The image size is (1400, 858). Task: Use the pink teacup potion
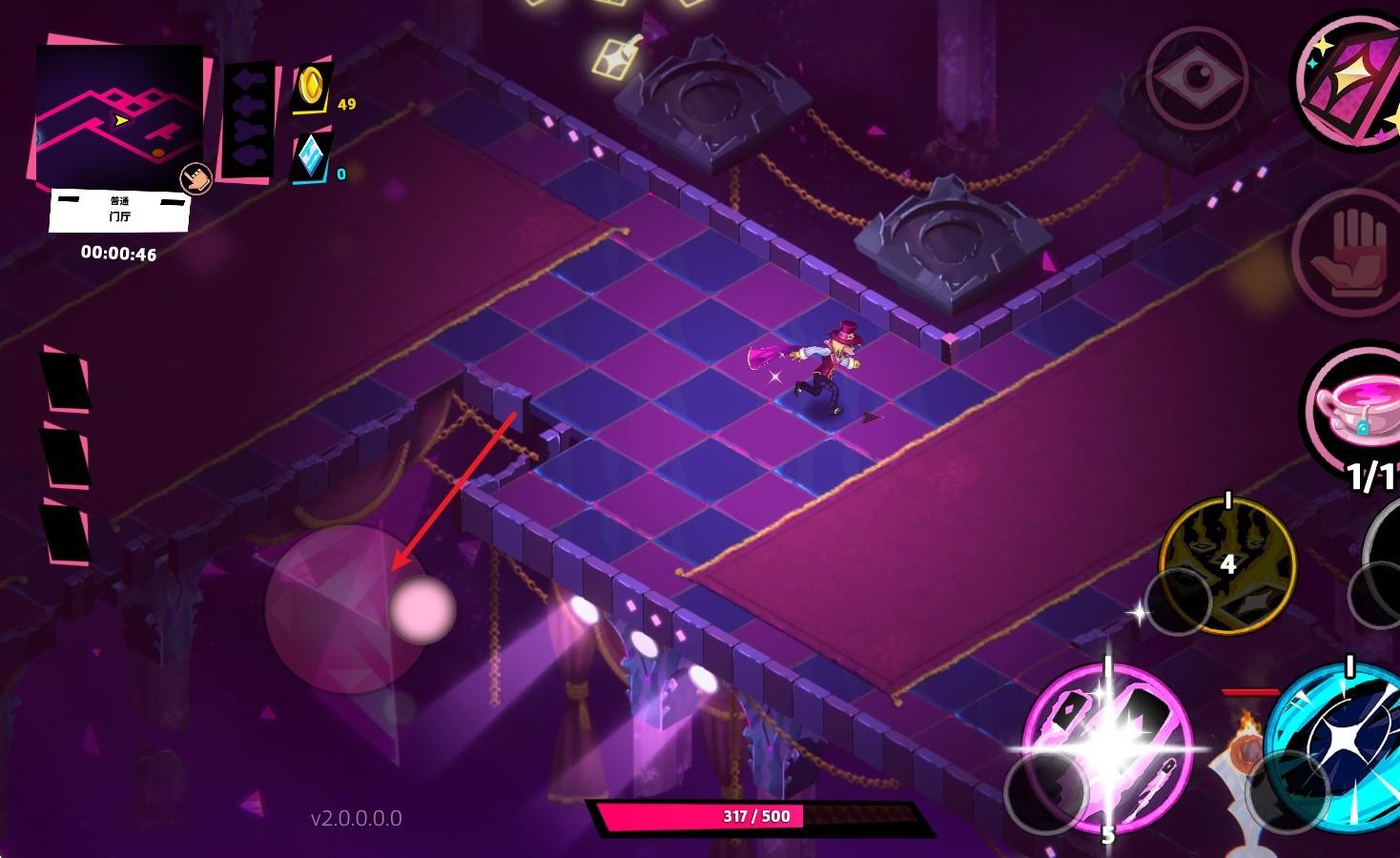coord(1356,408)
